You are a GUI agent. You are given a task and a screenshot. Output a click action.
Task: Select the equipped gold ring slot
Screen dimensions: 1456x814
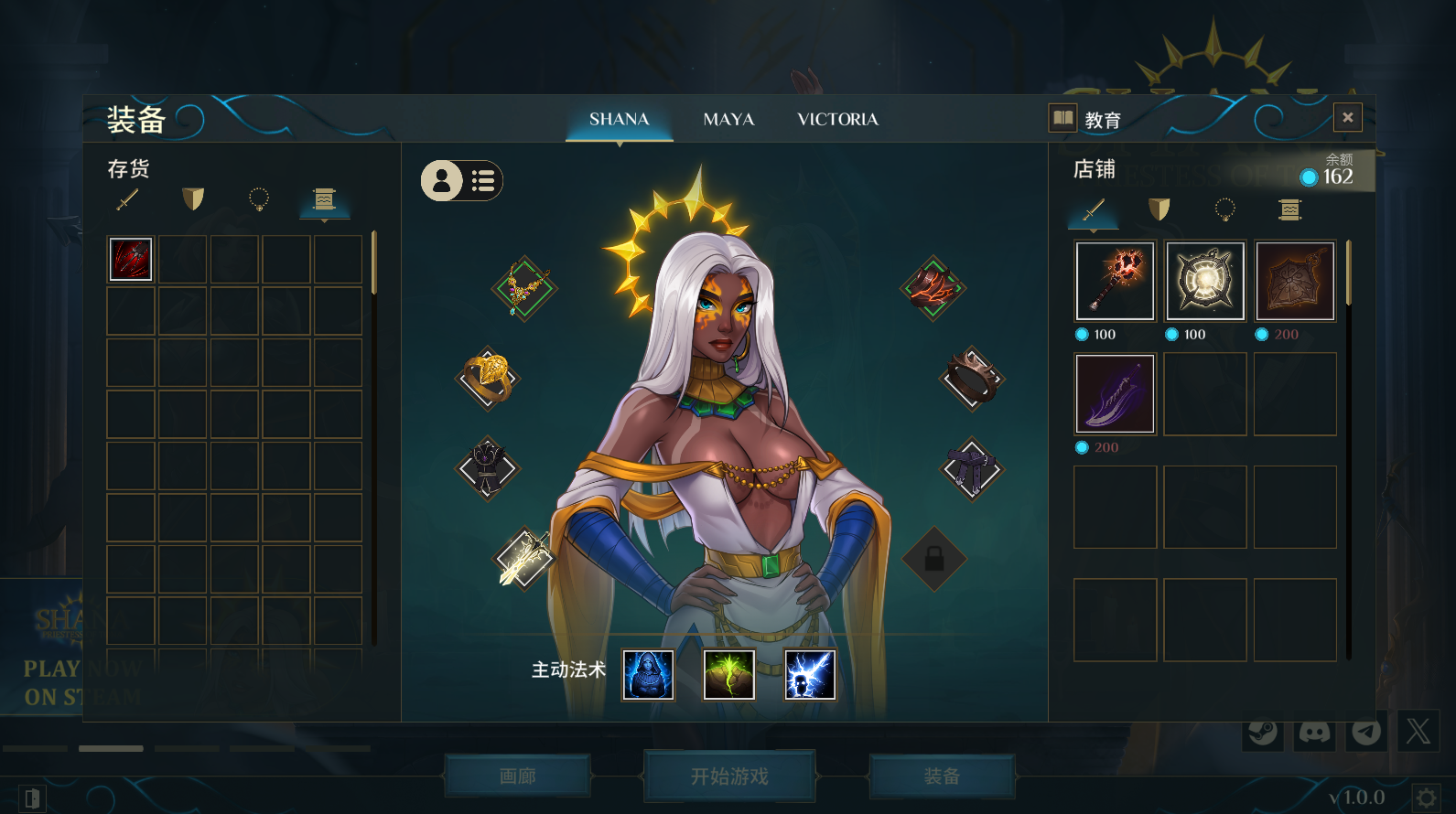488,378
